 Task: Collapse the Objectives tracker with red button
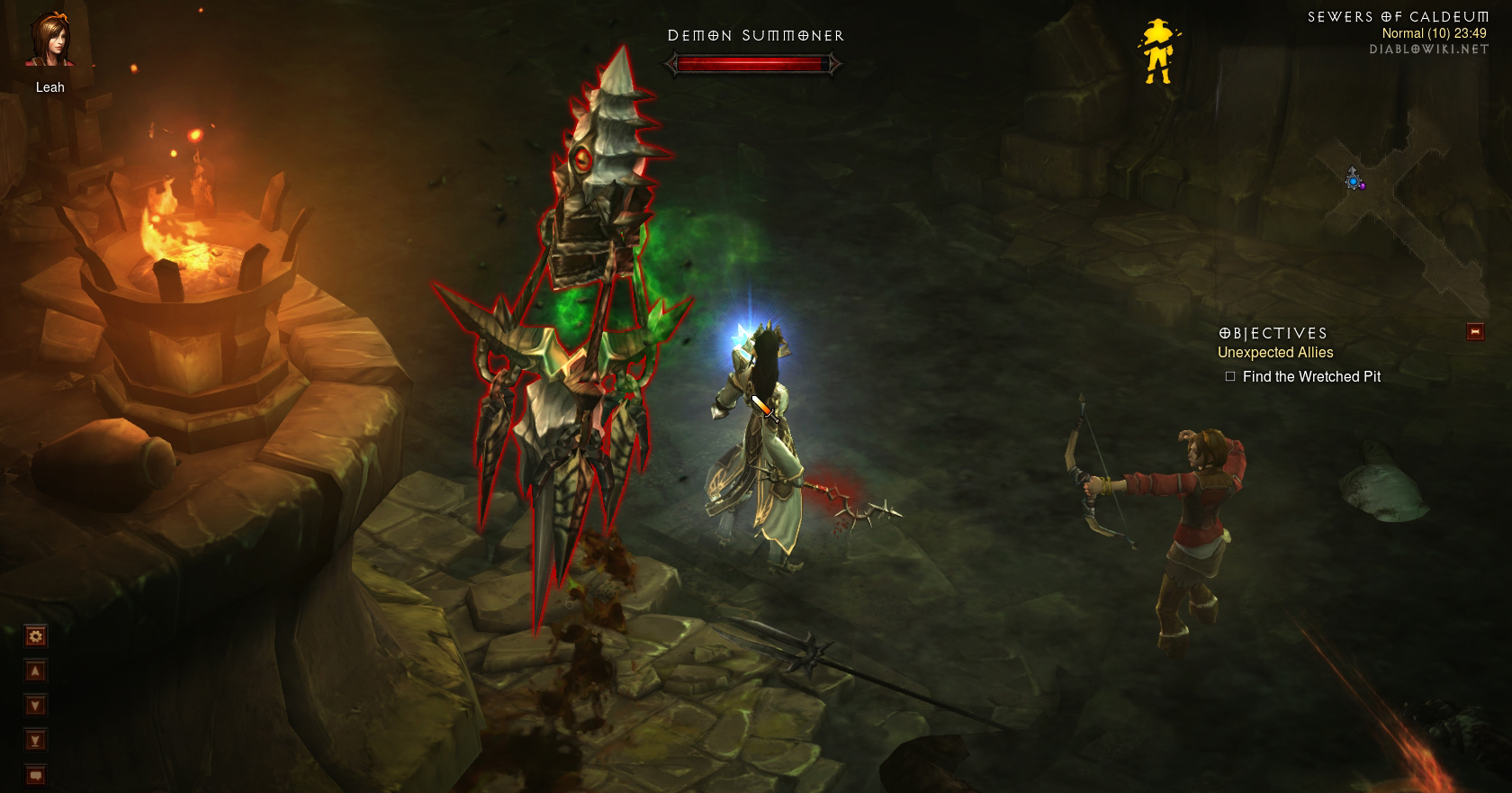(x=1475, y=331)
